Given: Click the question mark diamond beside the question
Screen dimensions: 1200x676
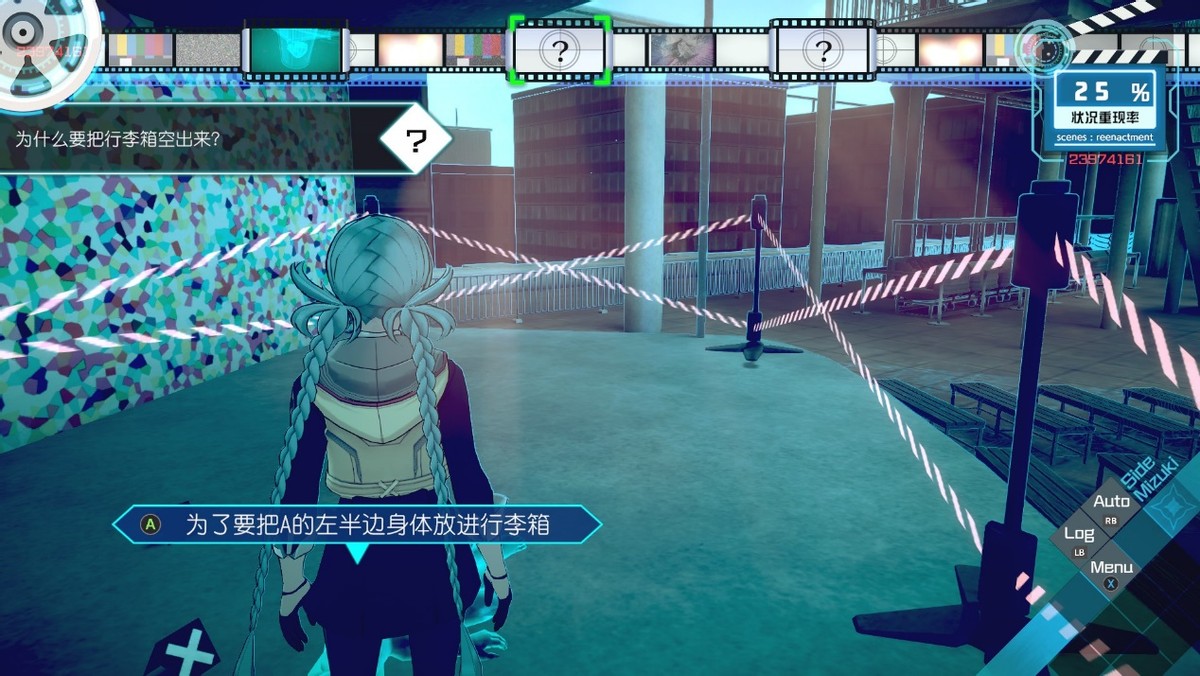Looking at the screenshot, I should point(416,140).
